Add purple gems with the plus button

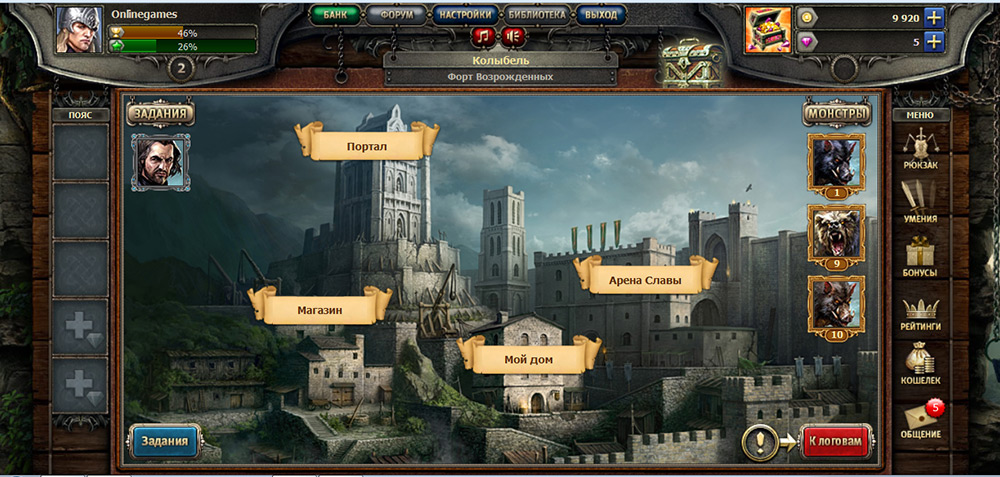pos(934,42)
